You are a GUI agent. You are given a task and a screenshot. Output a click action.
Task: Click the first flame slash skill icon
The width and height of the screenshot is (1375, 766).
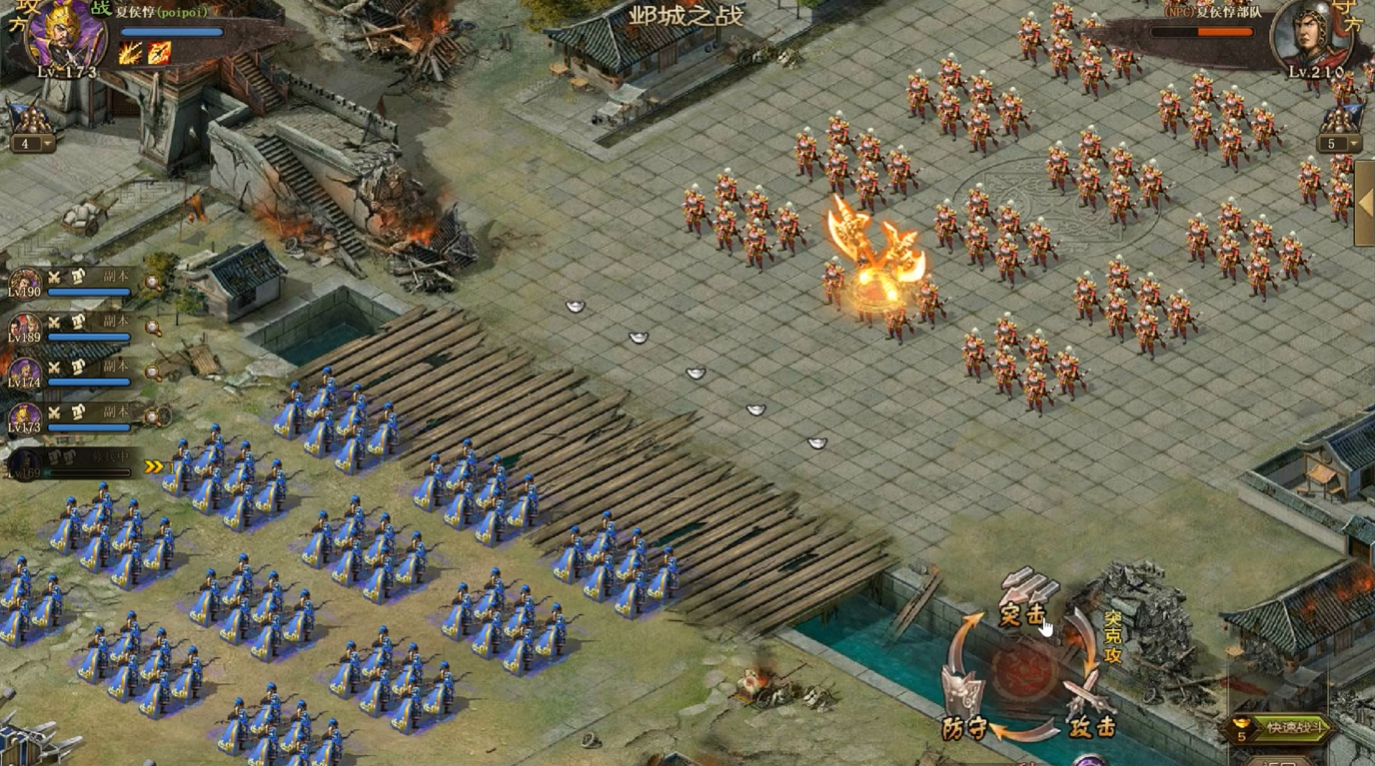click(130, 53)
